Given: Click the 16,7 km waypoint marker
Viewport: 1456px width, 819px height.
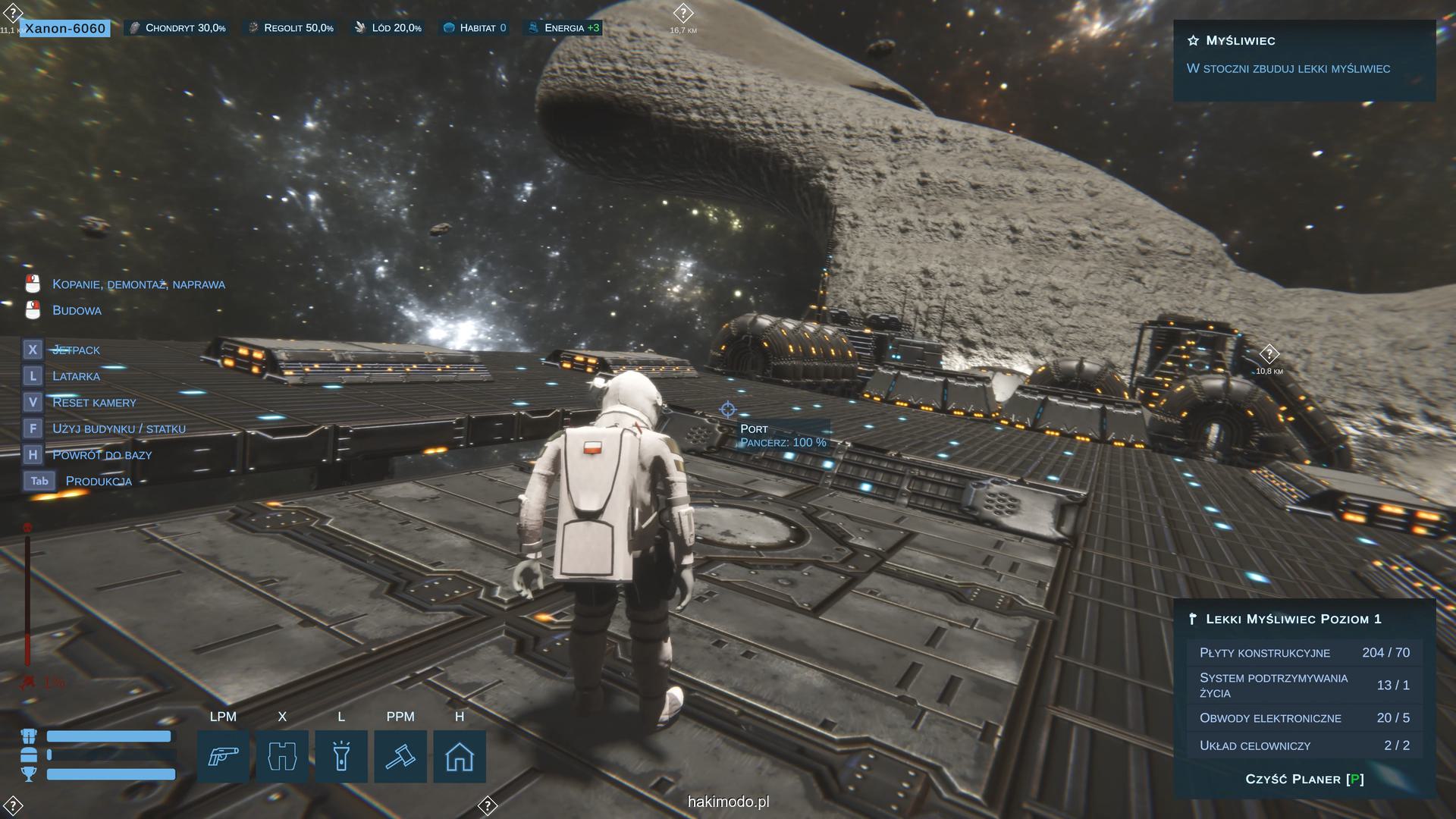Looking at the screenshot, I should click(x=682, y=14).
